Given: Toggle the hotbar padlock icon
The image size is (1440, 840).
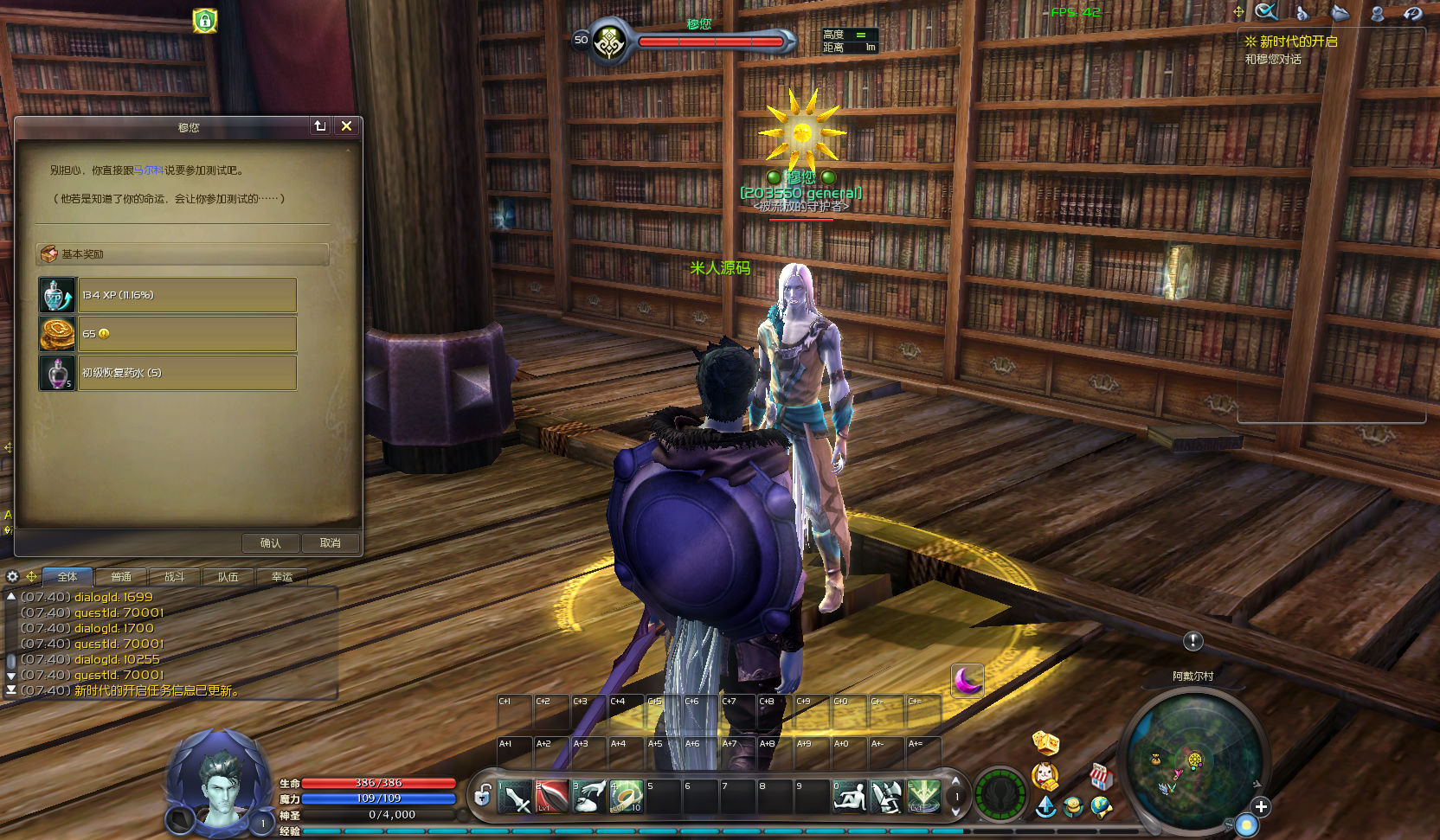Looking at the screenshot, I should 483,794.
